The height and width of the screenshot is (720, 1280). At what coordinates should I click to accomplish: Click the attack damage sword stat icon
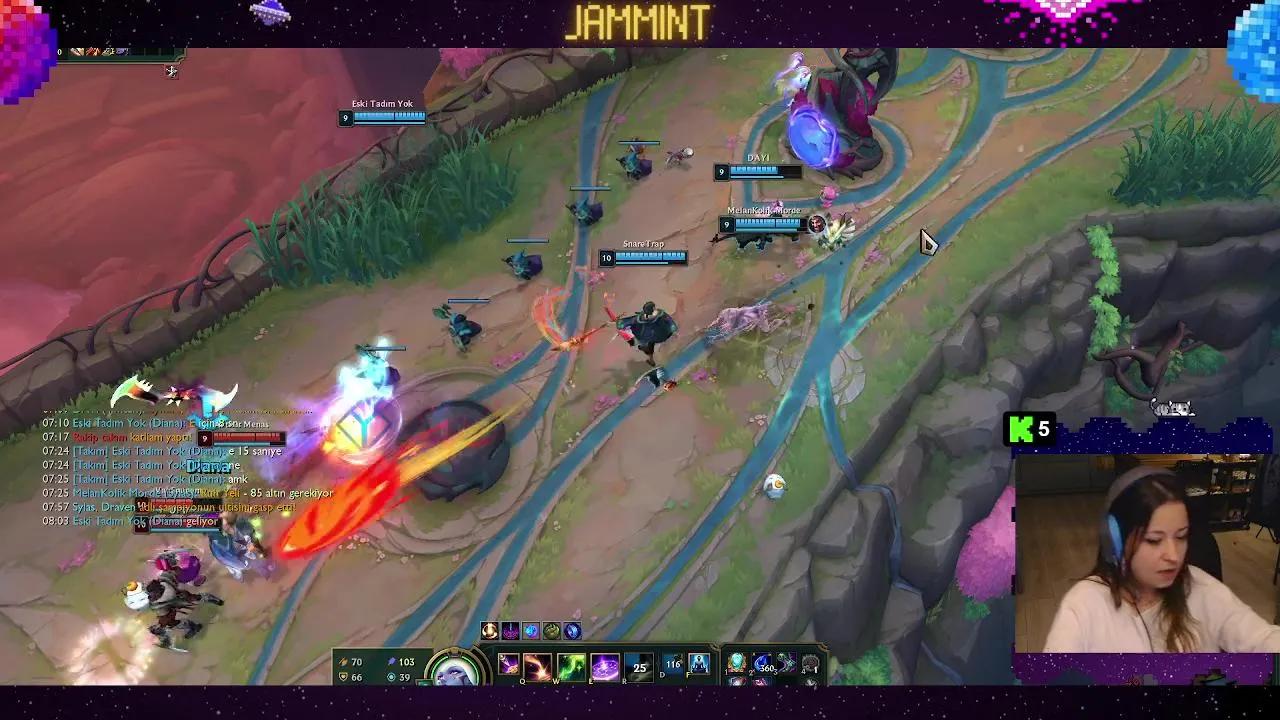pos(343,662)
